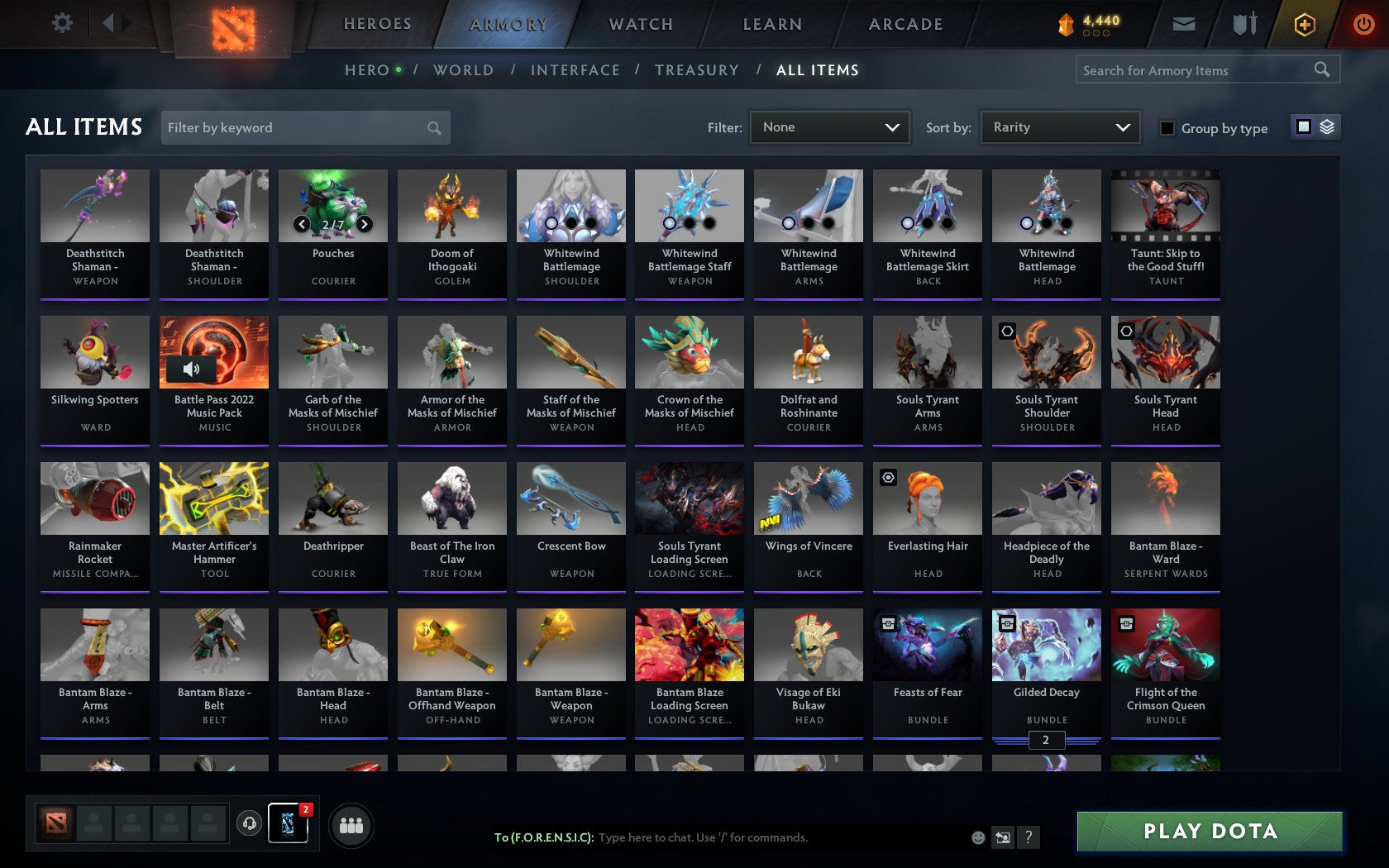This screenshot has width=1389, height=868.
Task: Advance Pouches preview with right arrow
Action: coord(364,223)
